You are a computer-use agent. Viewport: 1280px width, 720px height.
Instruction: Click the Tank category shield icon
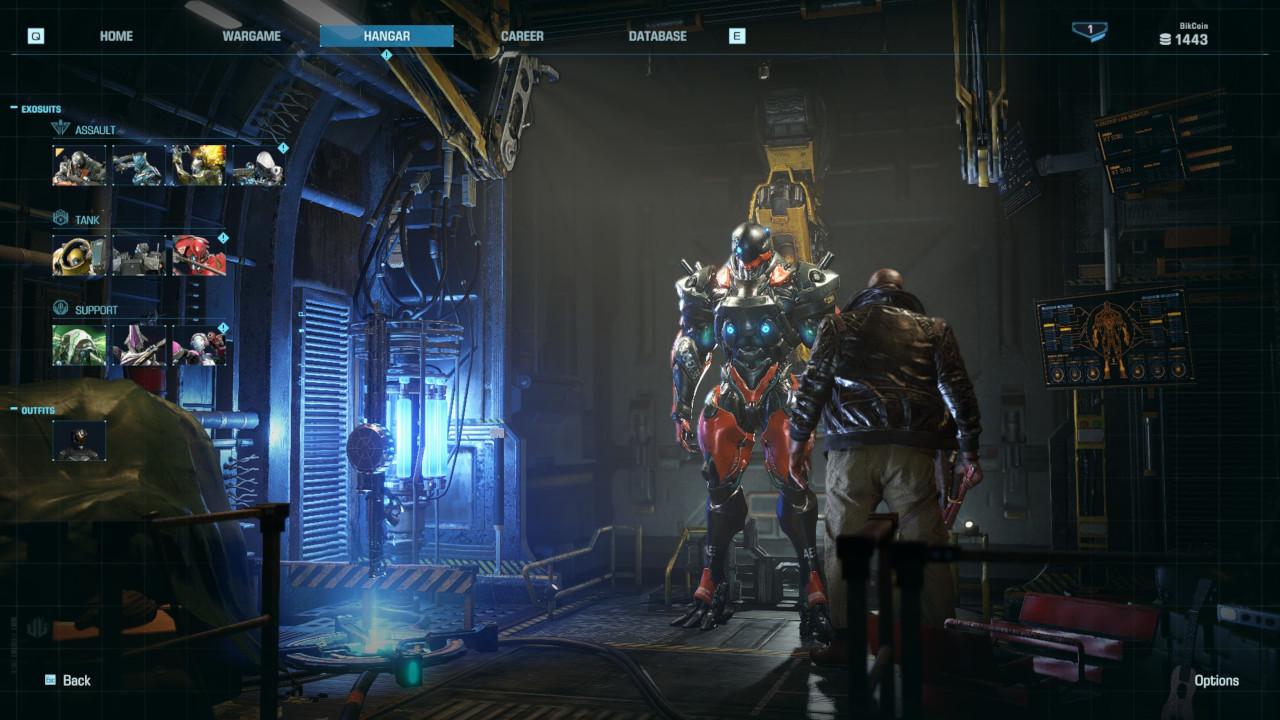tap(59, 218)
